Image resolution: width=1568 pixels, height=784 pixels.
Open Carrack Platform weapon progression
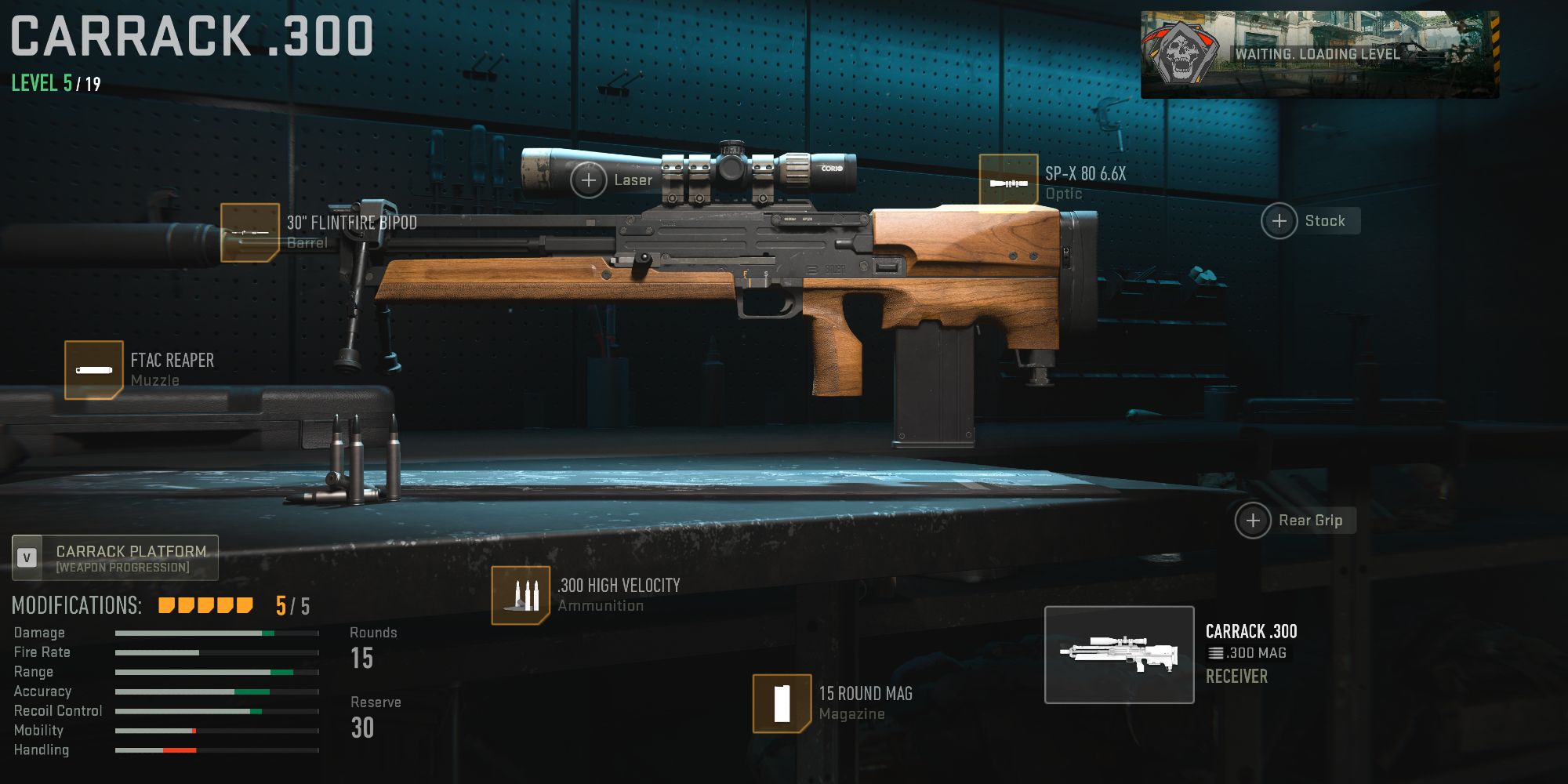[115, 558]
